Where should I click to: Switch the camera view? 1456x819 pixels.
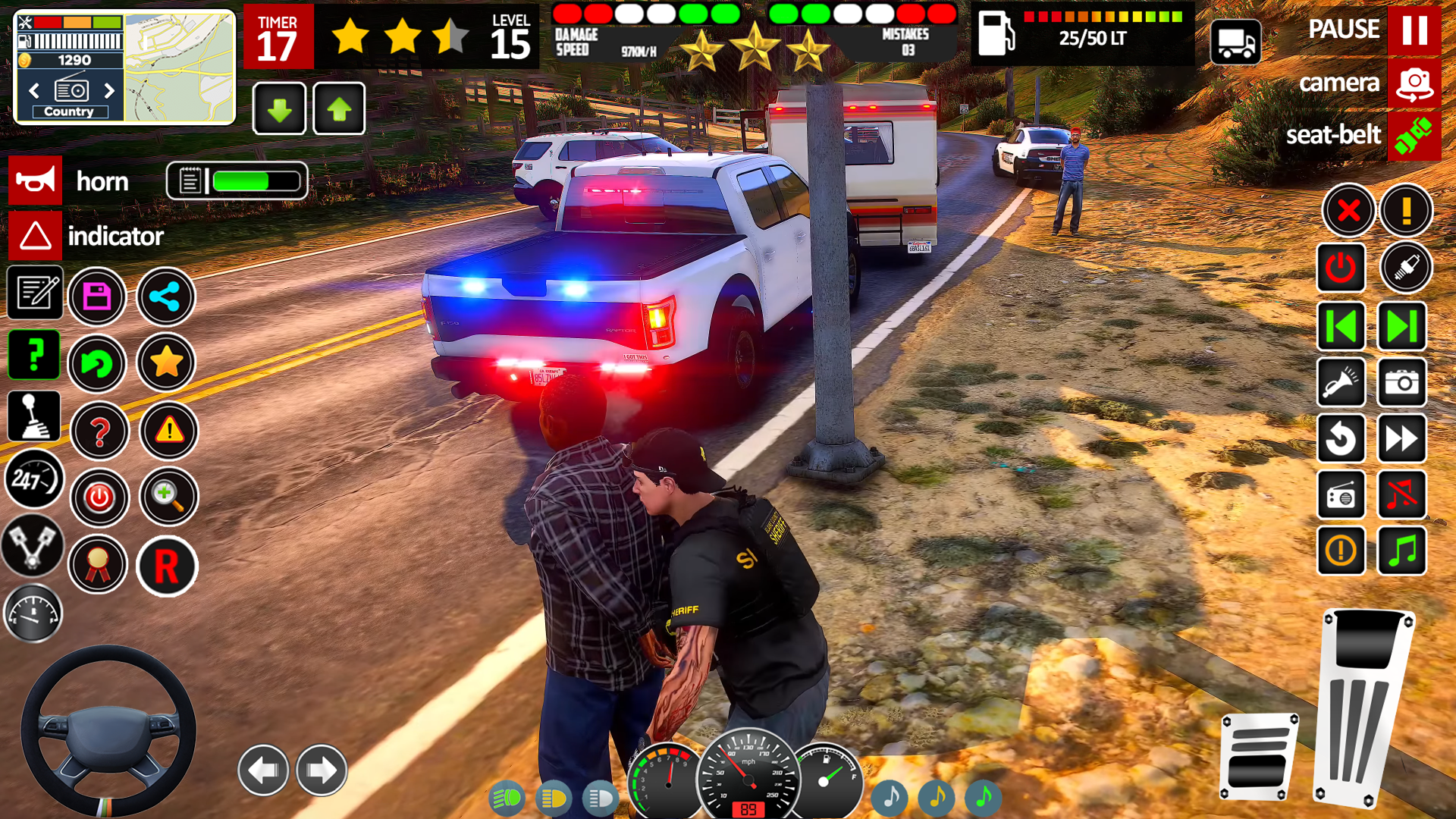tap(1414, 83)
